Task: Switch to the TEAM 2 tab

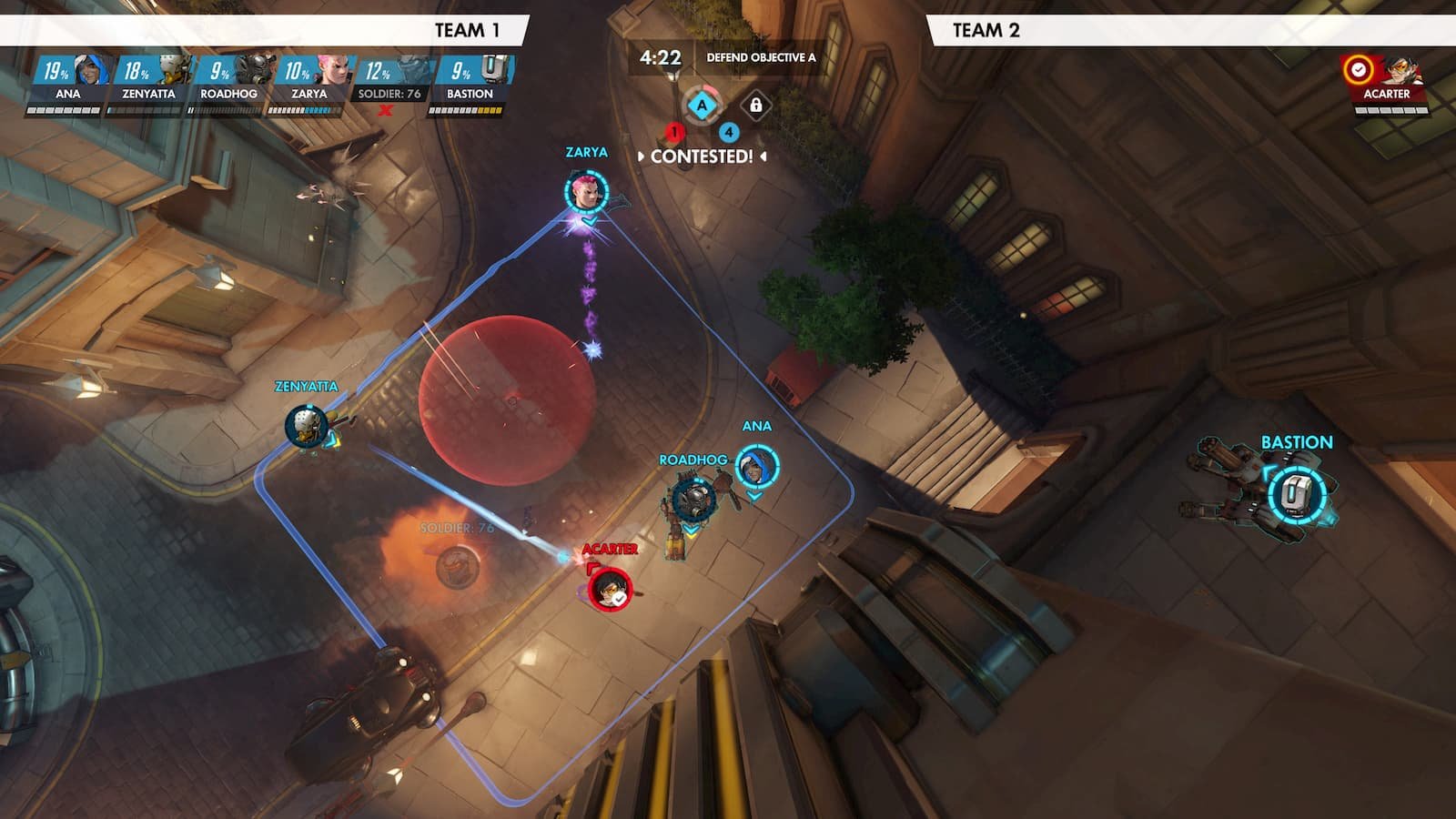Action: tap(987, 28)
